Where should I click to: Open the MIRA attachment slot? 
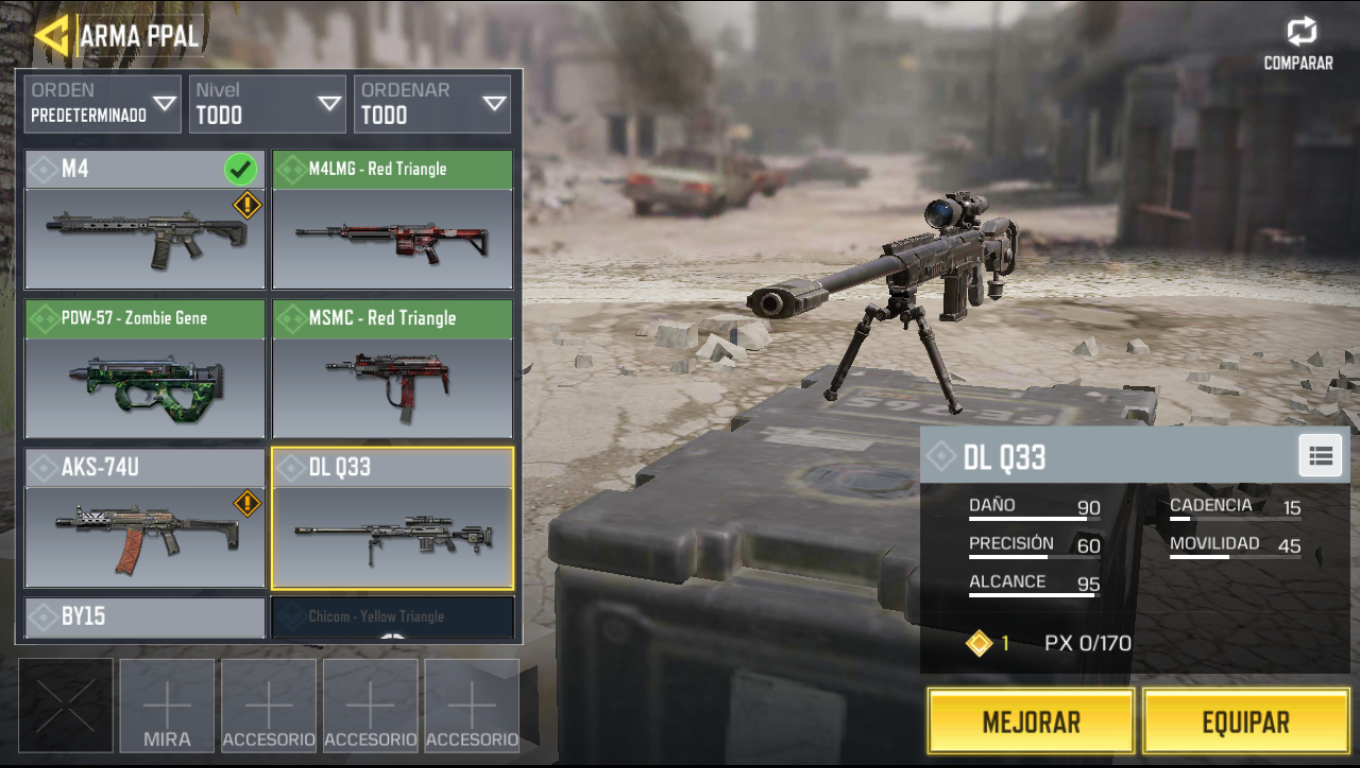(x=167, y=706)
